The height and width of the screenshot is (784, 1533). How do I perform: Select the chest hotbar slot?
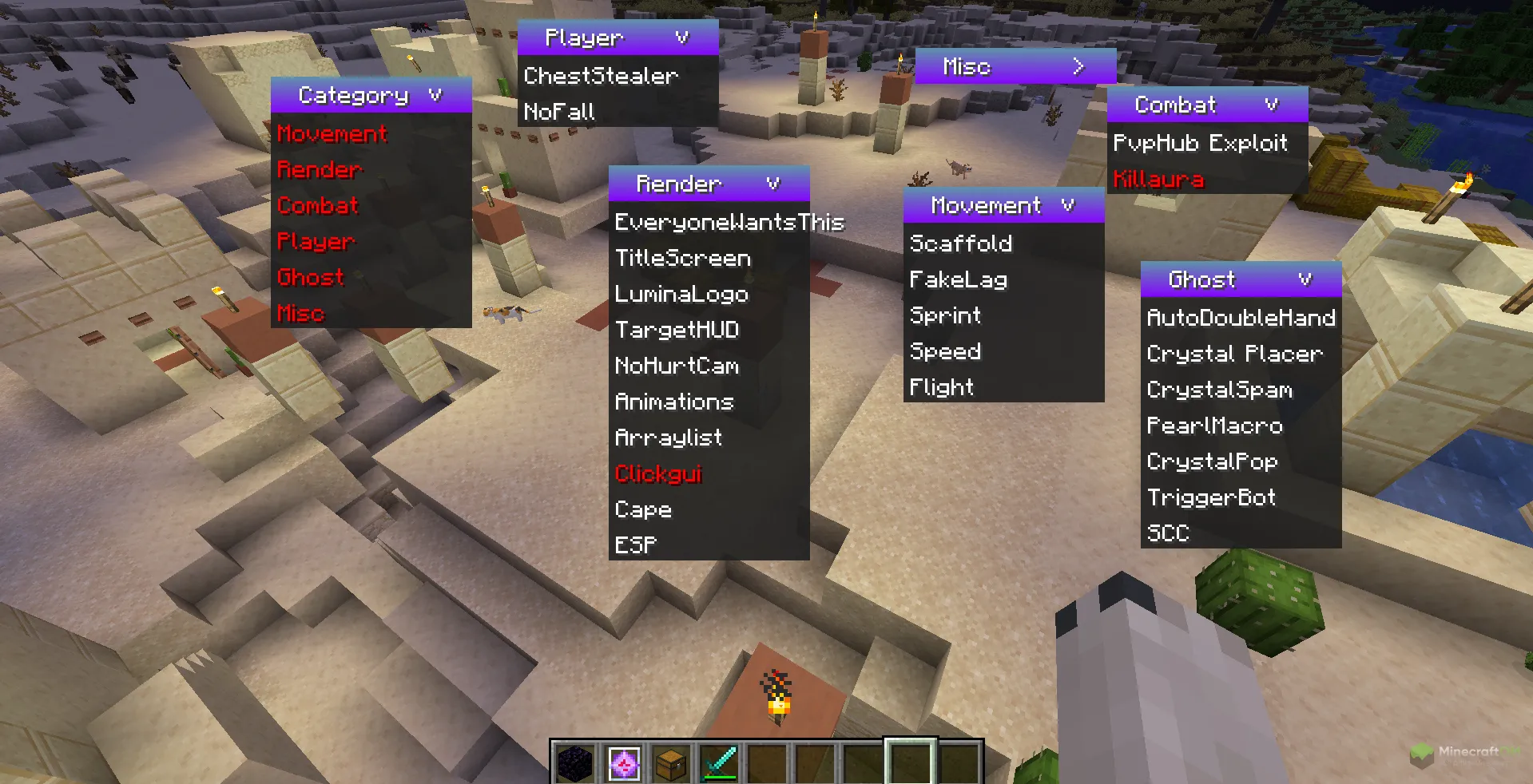tap(671, 763)
